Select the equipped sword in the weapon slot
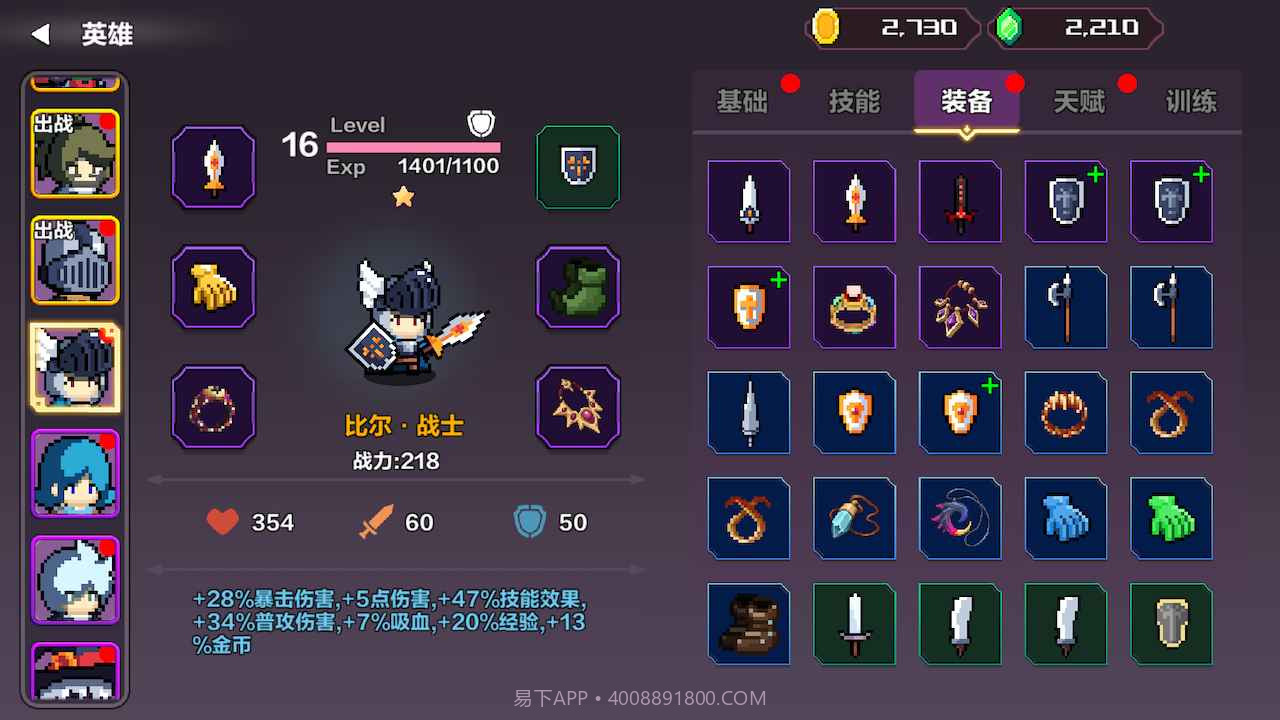Screen dimensions: 1280x720 click(x=213, y=167)
